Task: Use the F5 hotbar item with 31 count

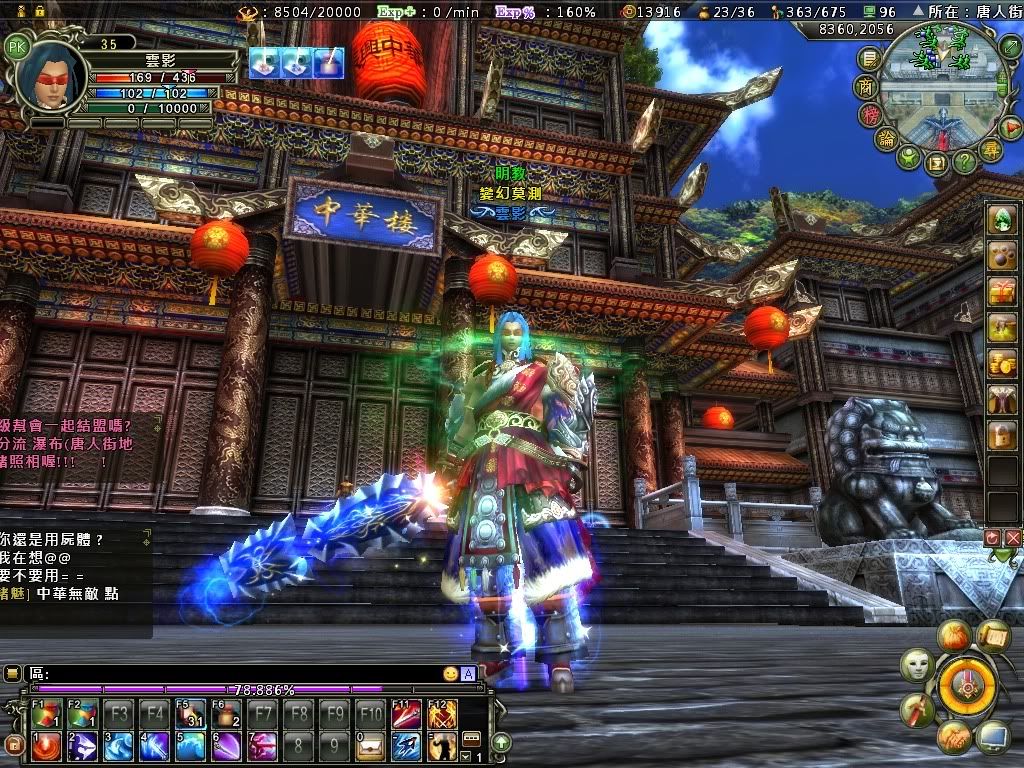Action: 189,715
